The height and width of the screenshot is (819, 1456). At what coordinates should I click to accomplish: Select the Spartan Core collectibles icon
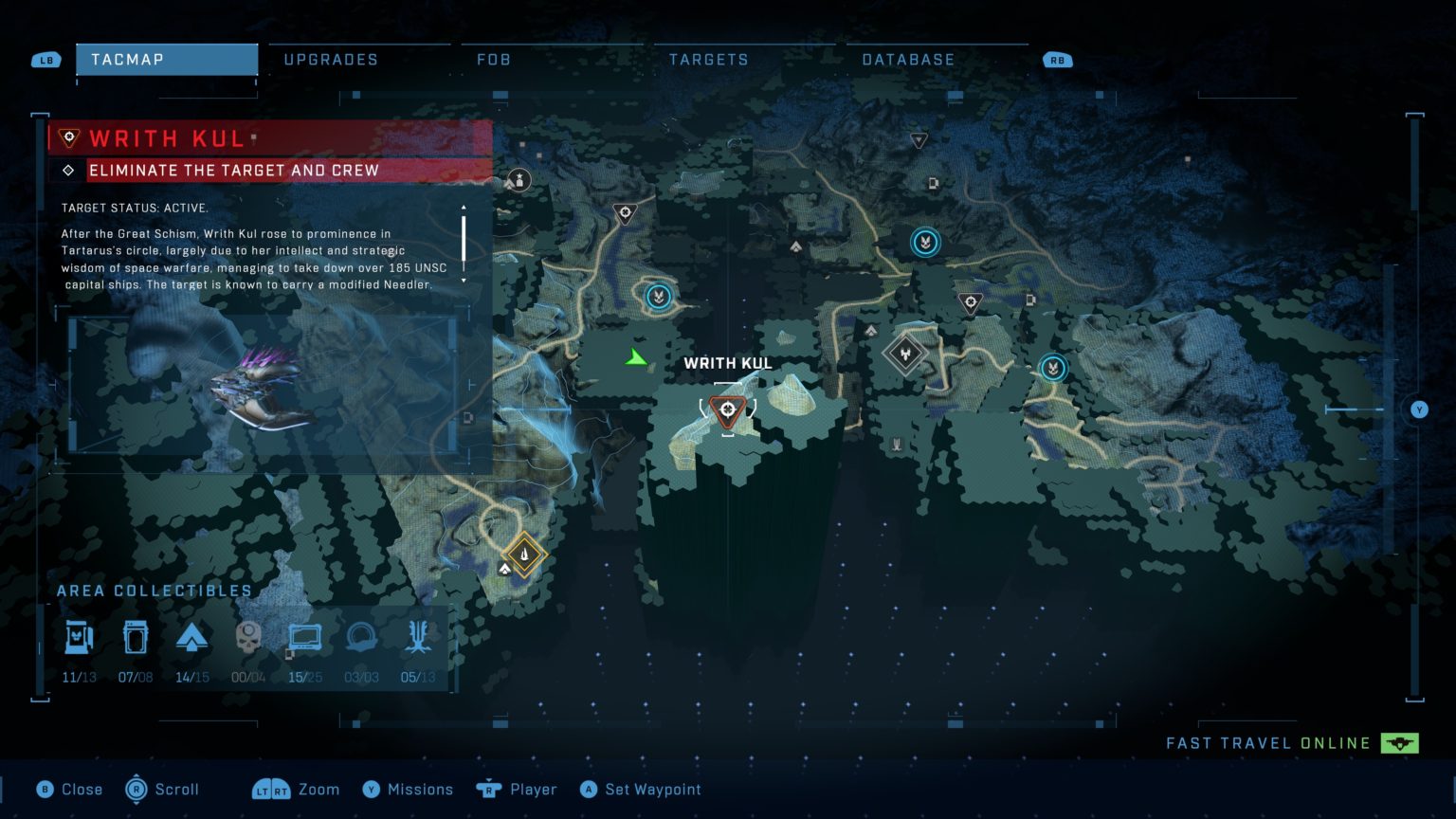point(192,637)
